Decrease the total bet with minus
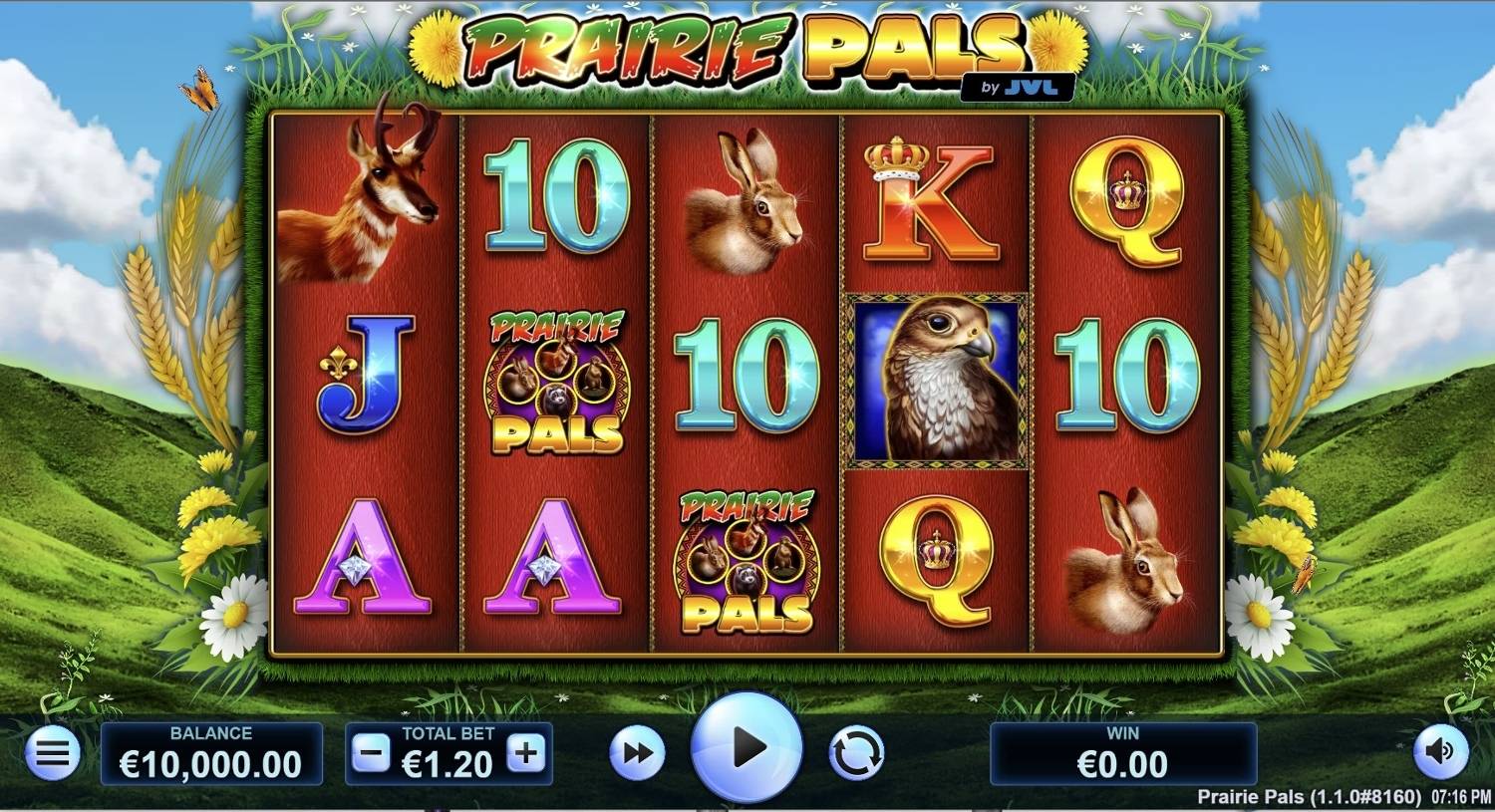Viewport: 1495px width, 812px height. click(371, 754)
